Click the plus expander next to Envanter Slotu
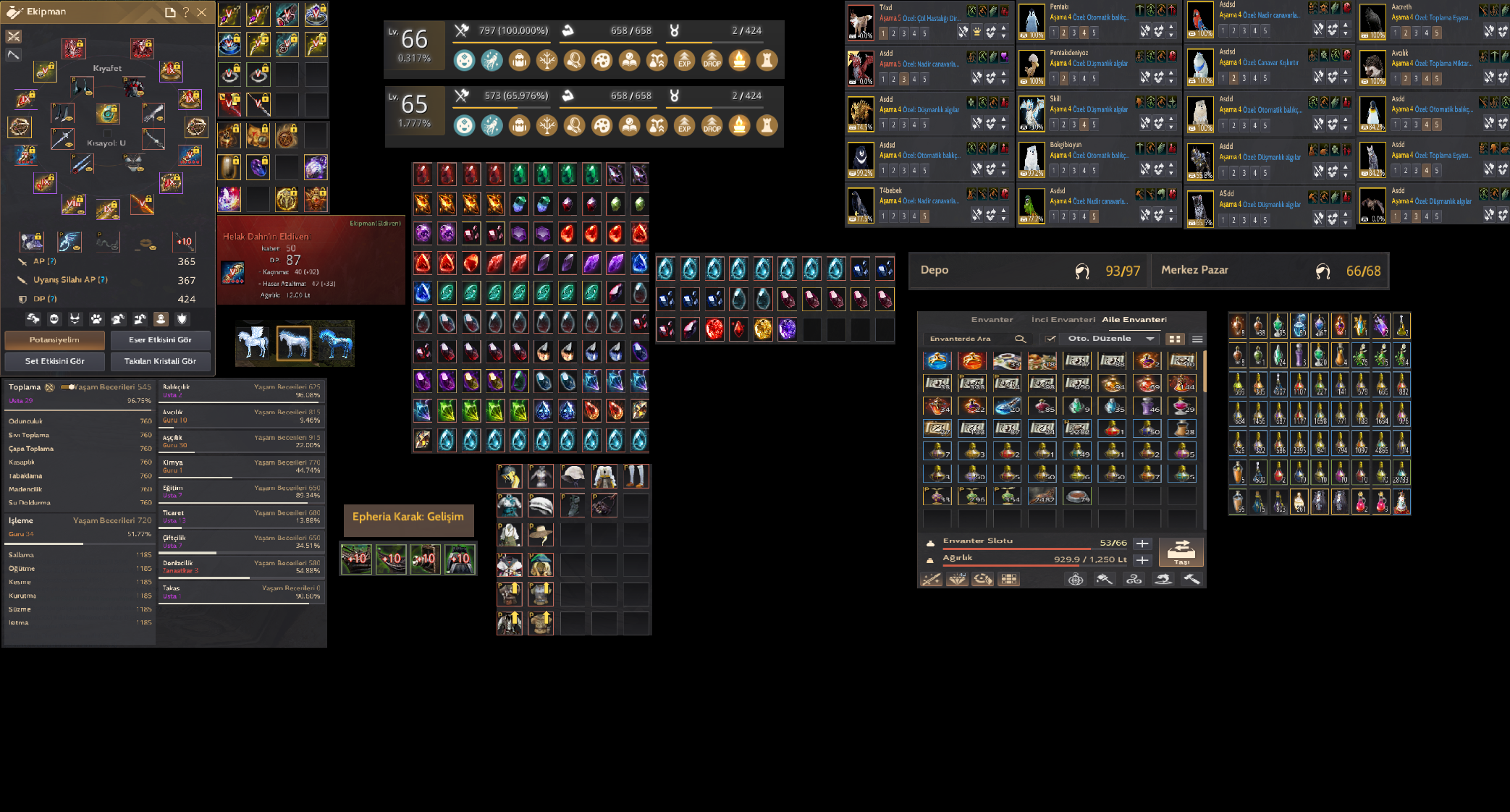Viewport: 1510px width, 812px height. 1142,543
